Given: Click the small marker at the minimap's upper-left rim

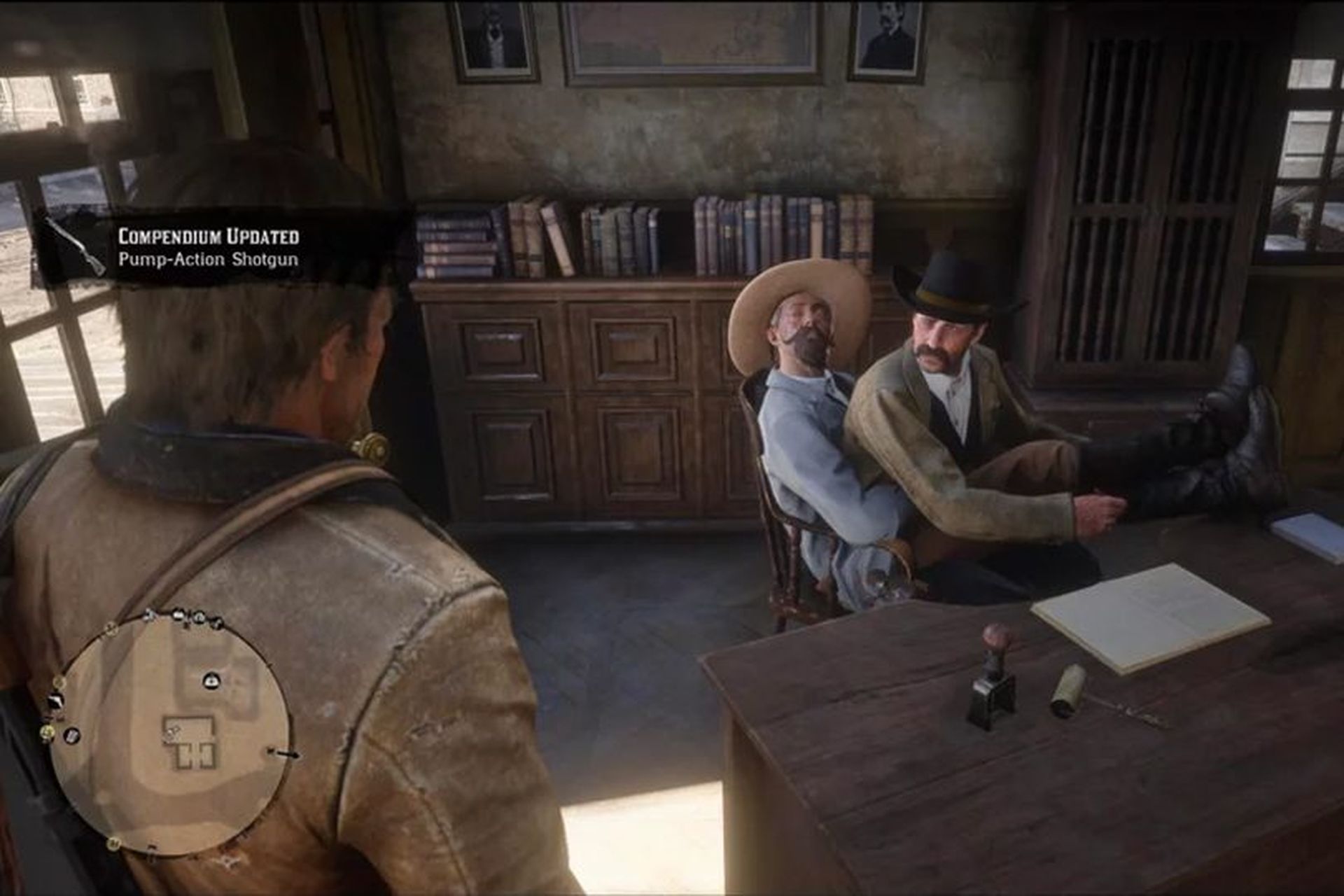Looking at the screenshot, I should (x=111, y=629).
